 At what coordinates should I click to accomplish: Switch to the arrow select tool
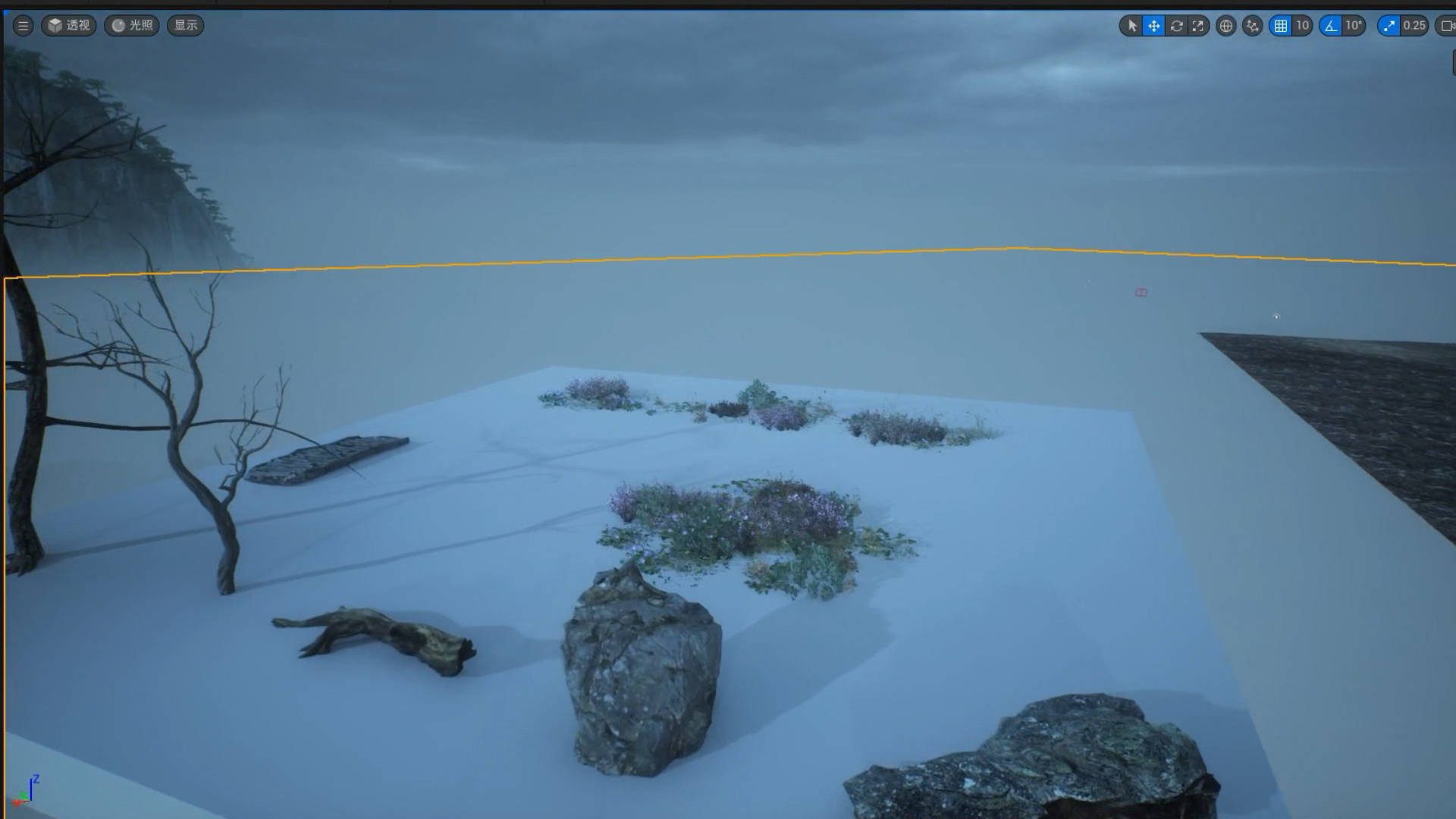click(1131, 26)
